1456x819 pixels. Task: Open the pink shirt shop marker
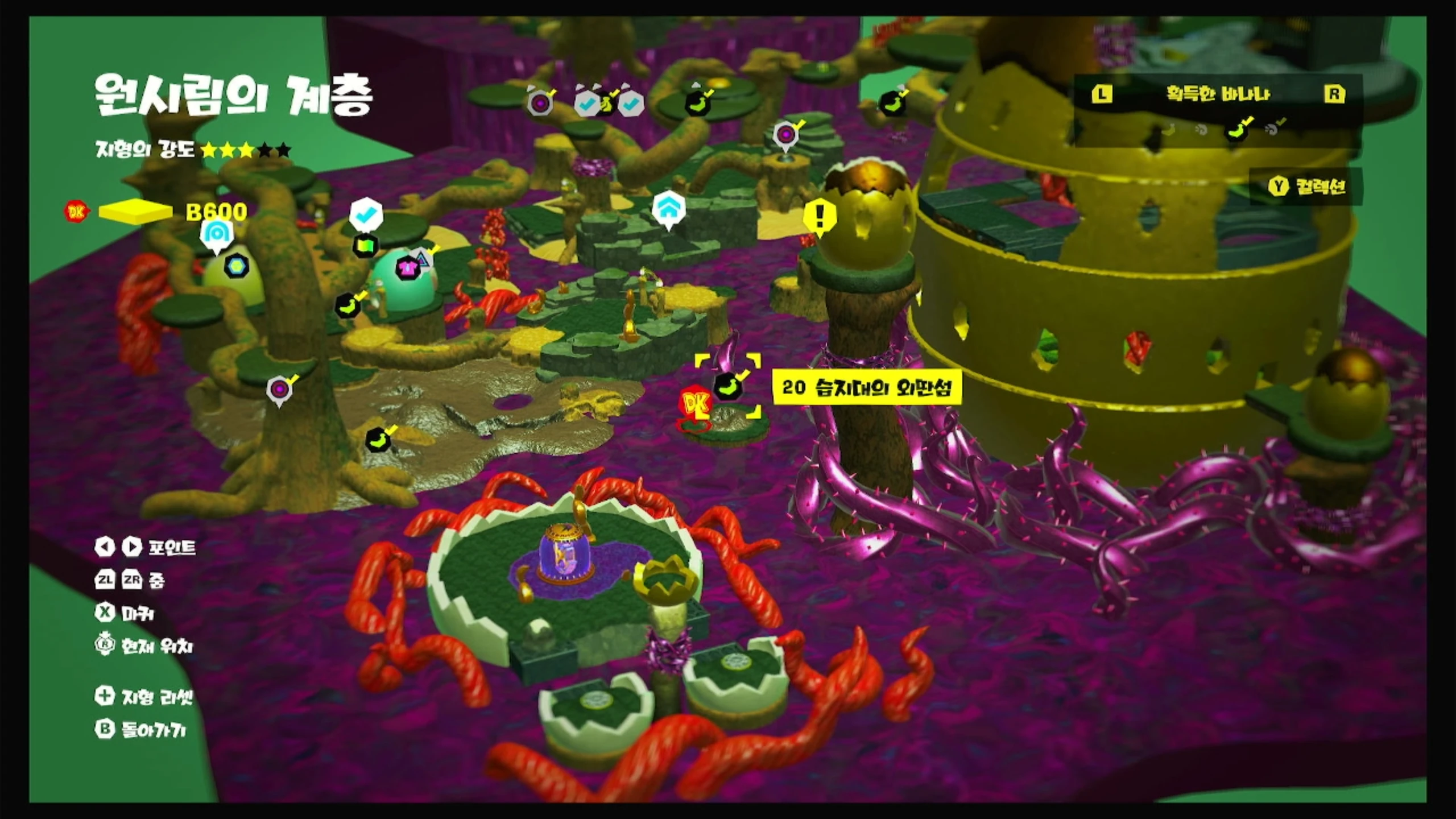tap(408, 267)
